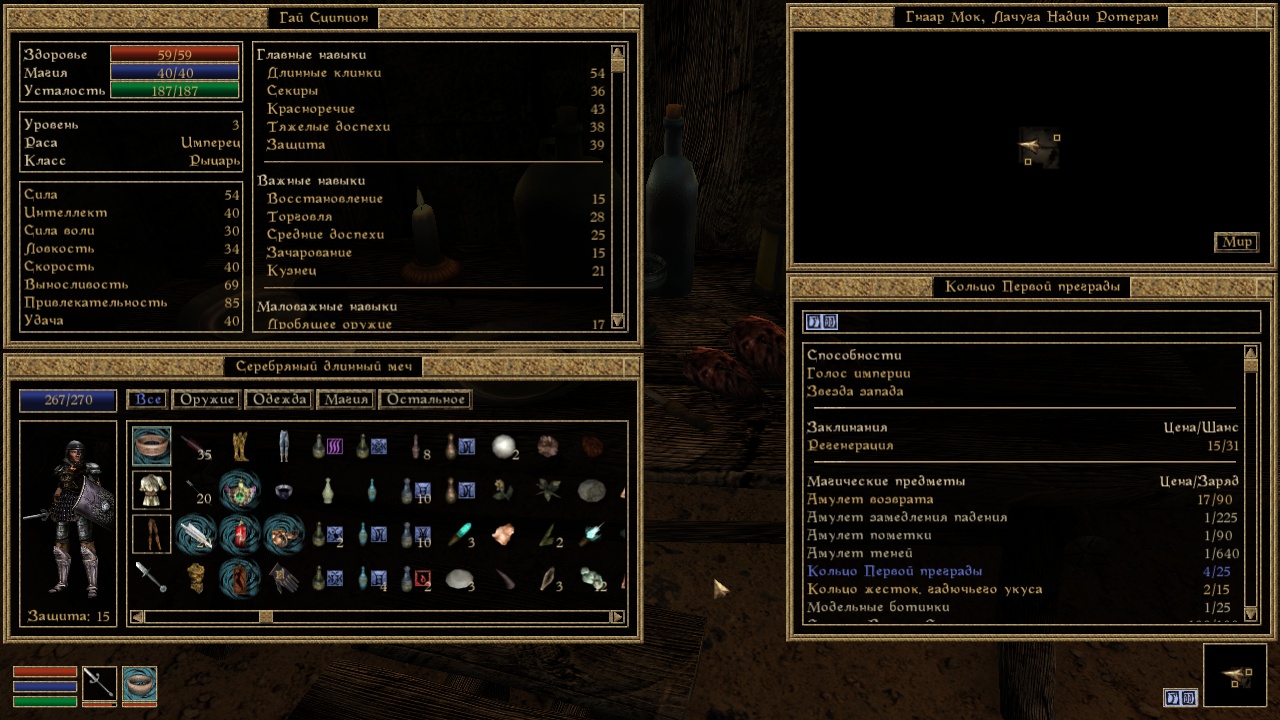Viewport: 1280px width, 720px height.
Task: Select the Регенерация spell
Action: (x=850, y=446)
